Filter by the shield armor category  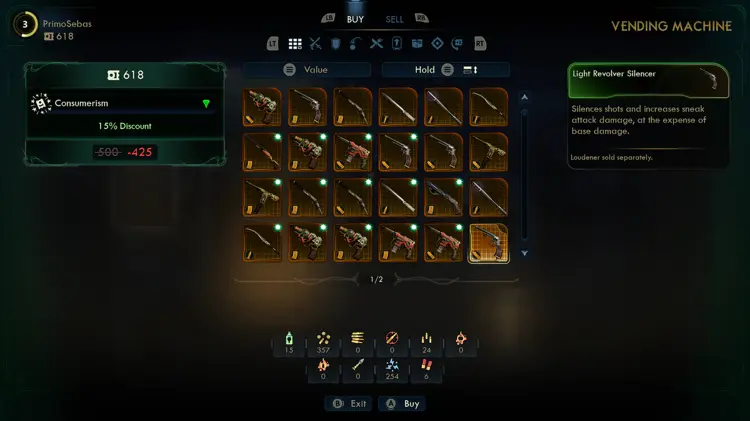click(335, 44)
